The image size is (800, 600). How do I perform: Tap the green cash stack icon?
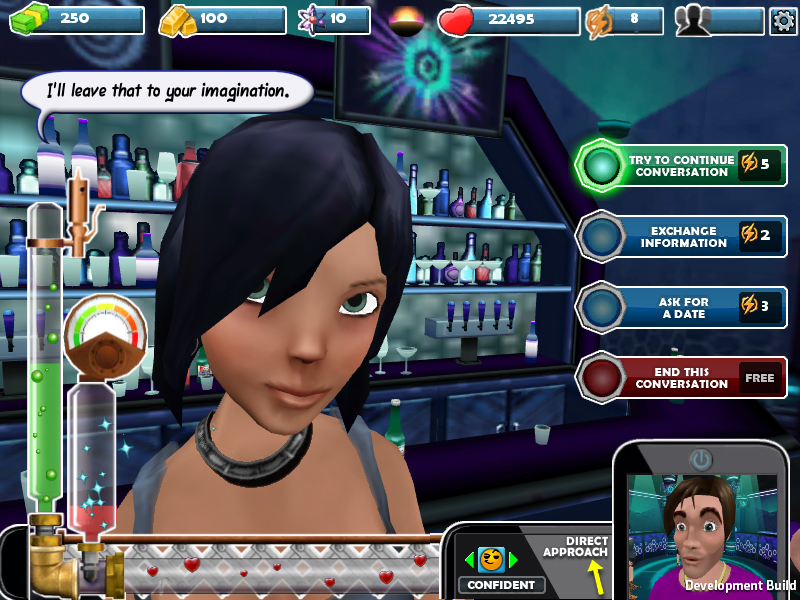pyautogui.click(x=29, y=19)
